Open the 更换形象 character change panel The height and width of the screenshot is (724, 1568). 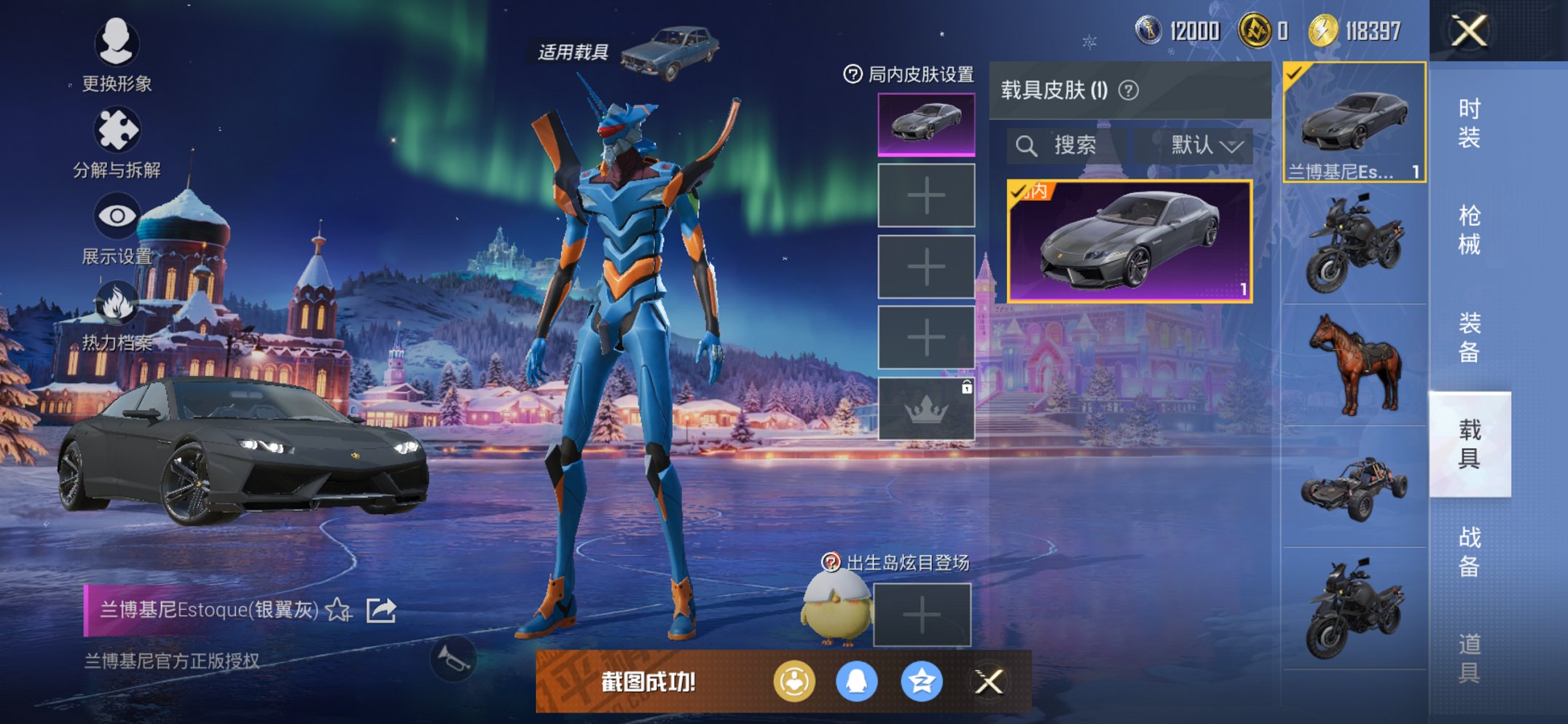pos(117,45)
